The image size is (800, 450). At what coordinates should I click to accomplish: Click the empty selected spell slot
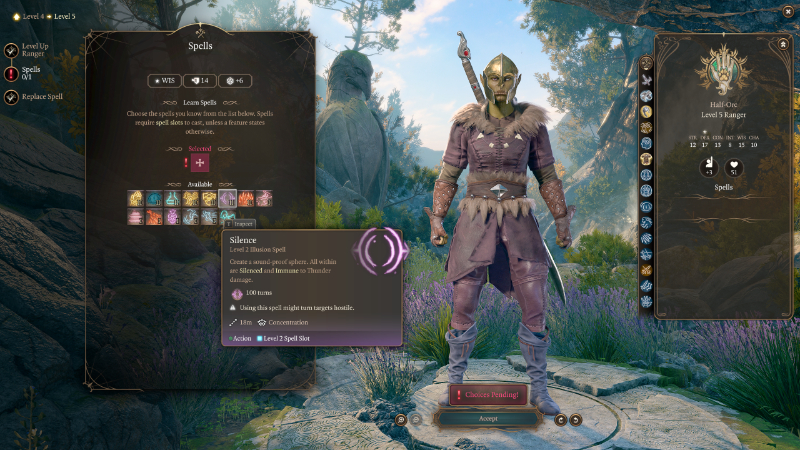pyautogui.click(x=200, y=163)
